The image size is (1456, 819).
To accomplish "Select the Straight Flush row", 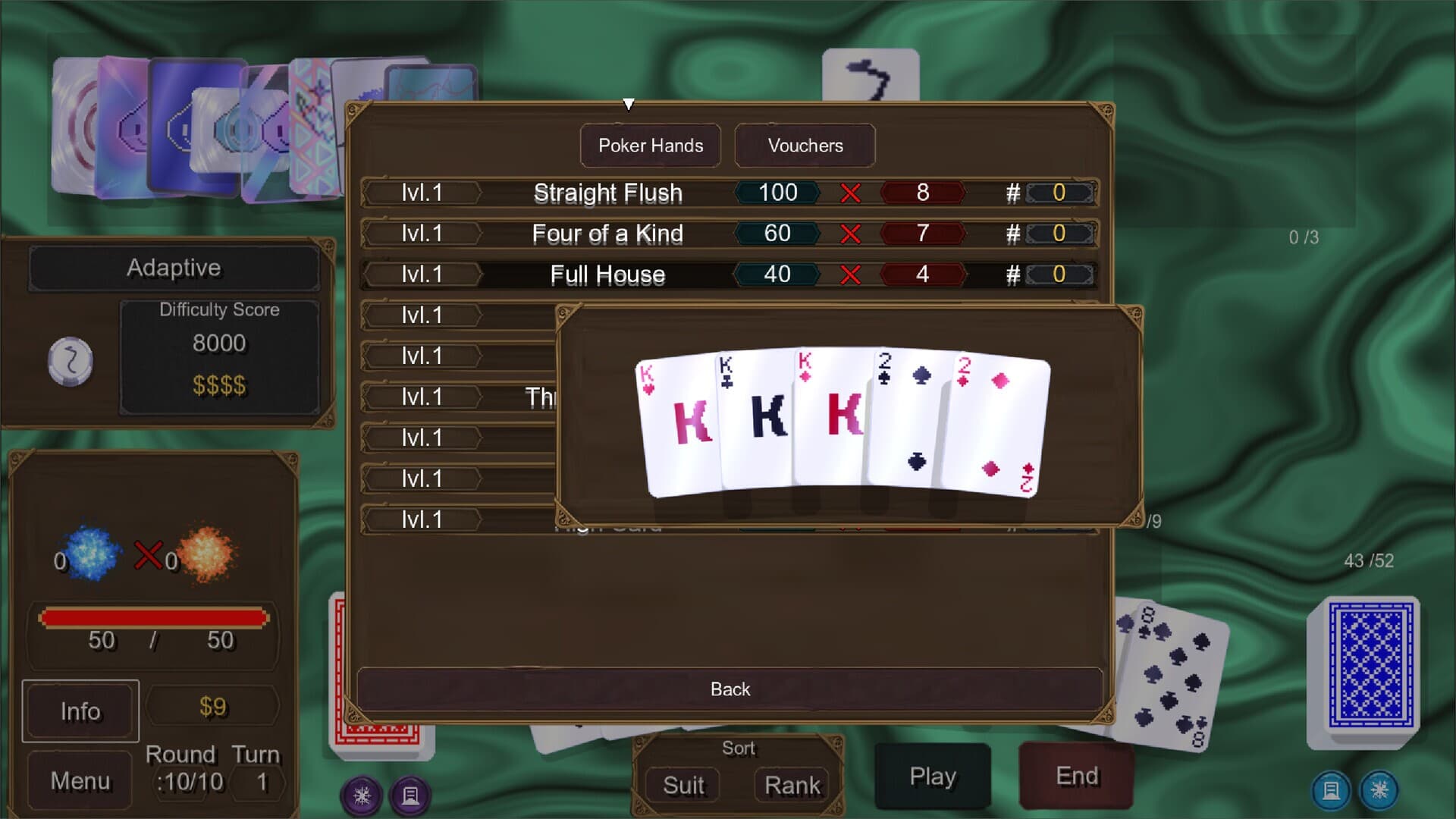I will point(728,193).
